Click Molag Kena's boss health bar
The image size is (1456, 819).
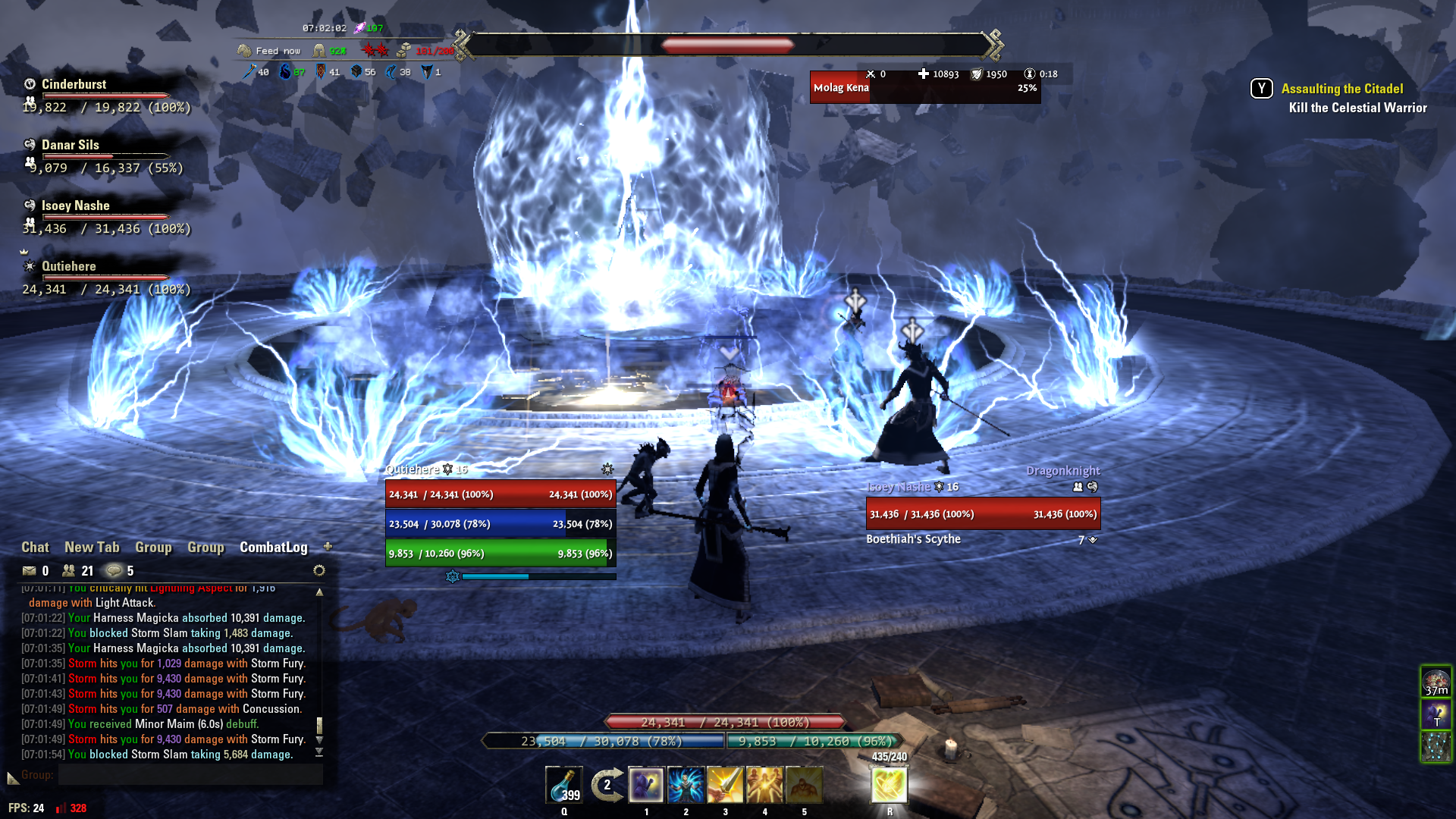925,87
